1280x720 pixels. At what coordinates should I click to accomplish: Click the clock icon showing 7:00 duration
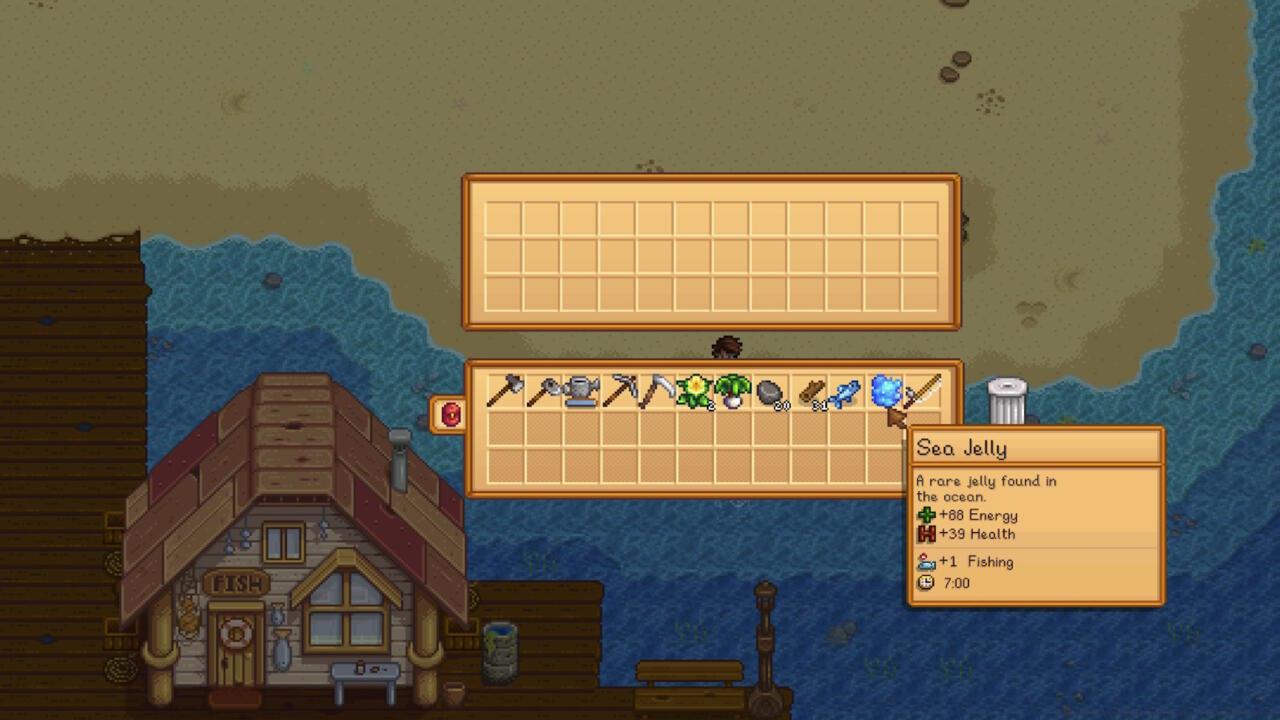[927, 583]
